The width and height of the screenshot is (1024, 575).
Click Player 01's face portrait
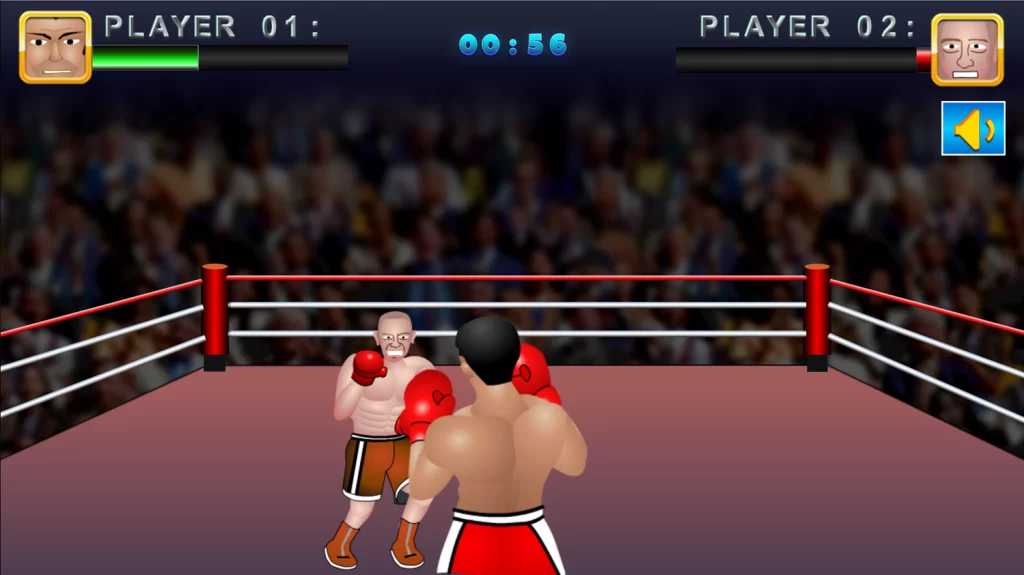(x=55, y=47)
